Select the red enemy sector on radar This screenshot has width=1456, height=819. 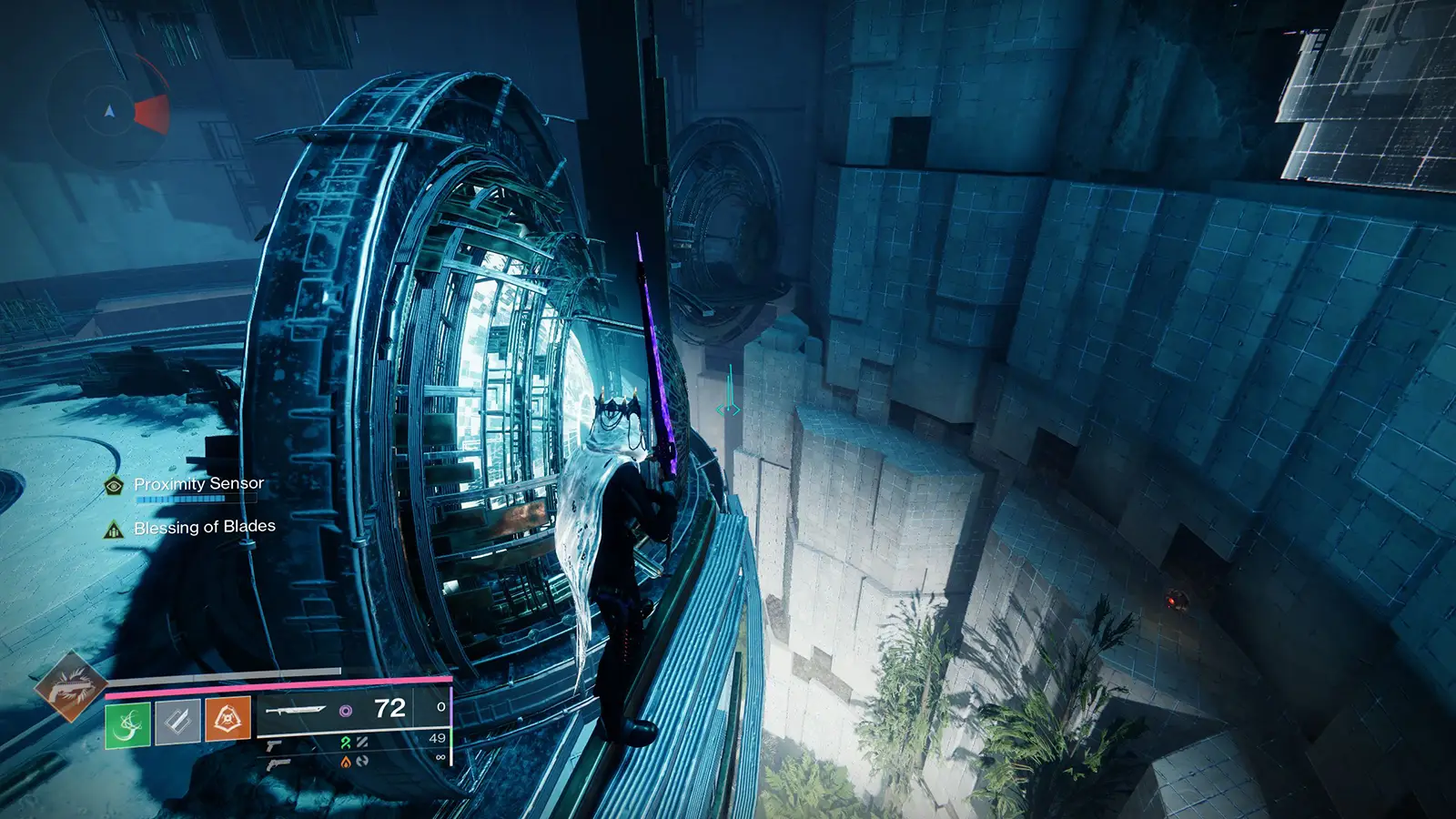(x=152, y=114)
